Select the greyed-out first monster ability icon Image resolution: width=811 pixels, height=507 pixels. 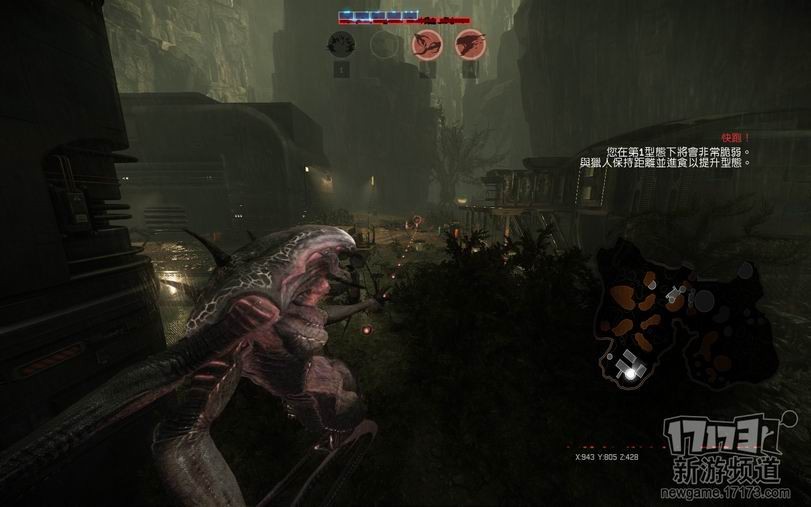coord(342,44)
